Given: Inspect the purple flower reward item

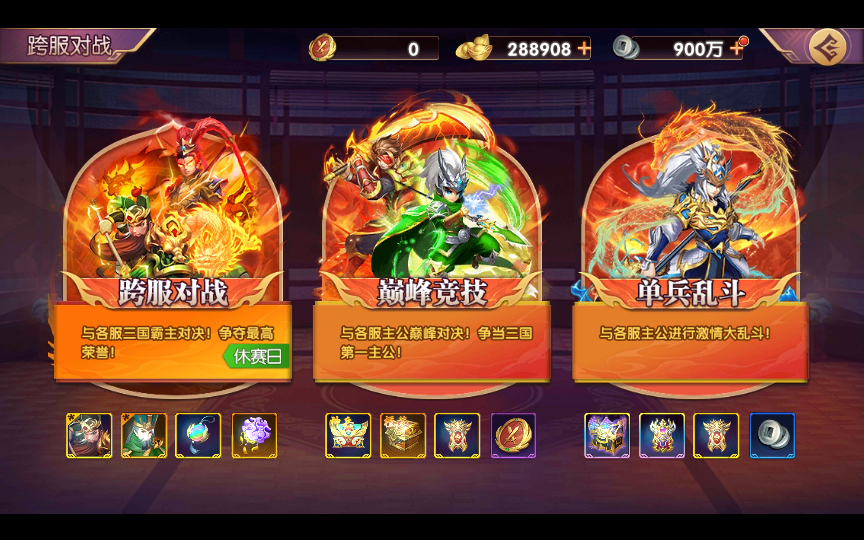Looking at the screenshot, I should [x=254, y=436].
